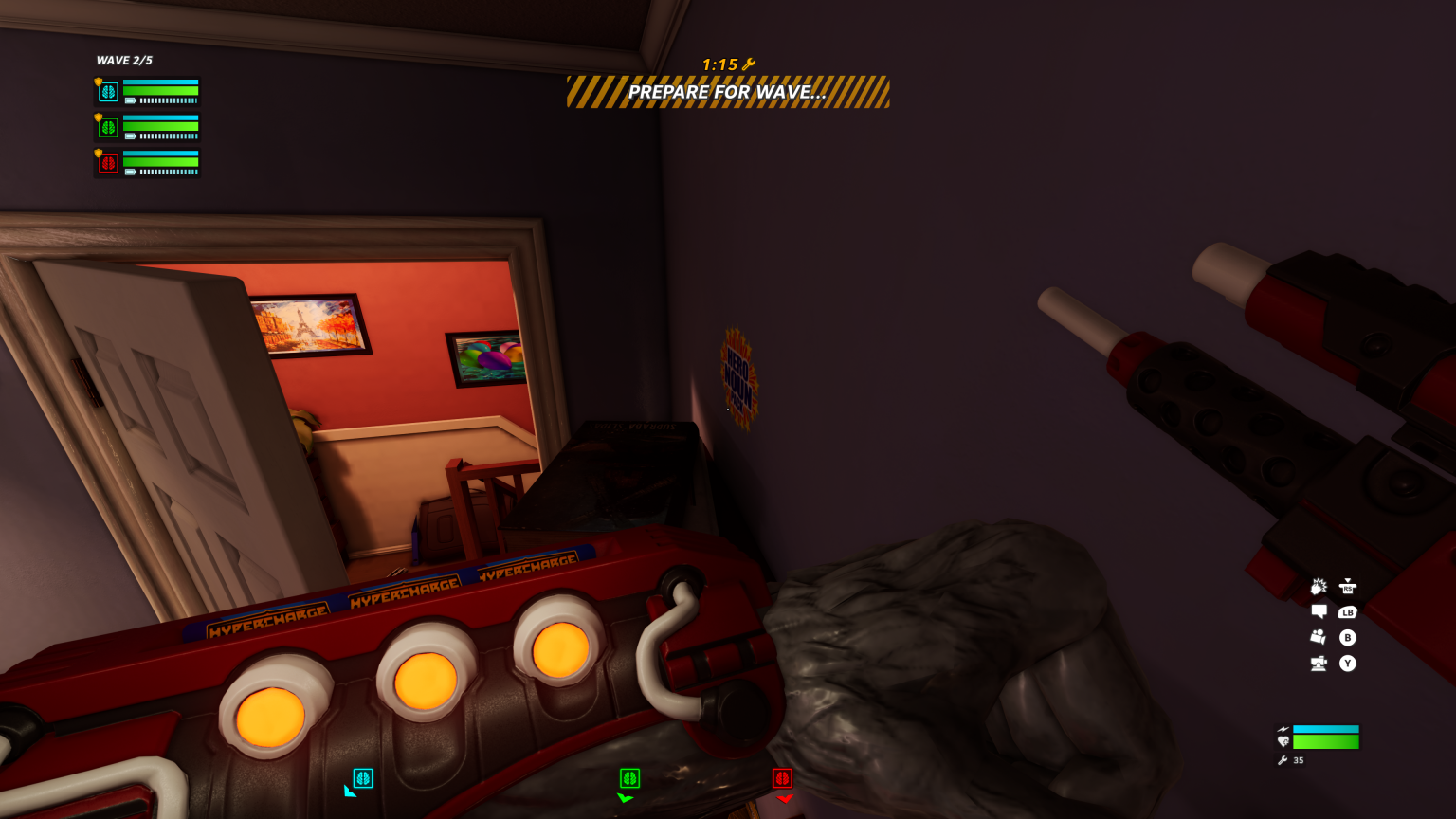Toggle the shield badge on the red player card
Image resolution: width=1456 pixels, height=819 pixels.
coord(98,153)
